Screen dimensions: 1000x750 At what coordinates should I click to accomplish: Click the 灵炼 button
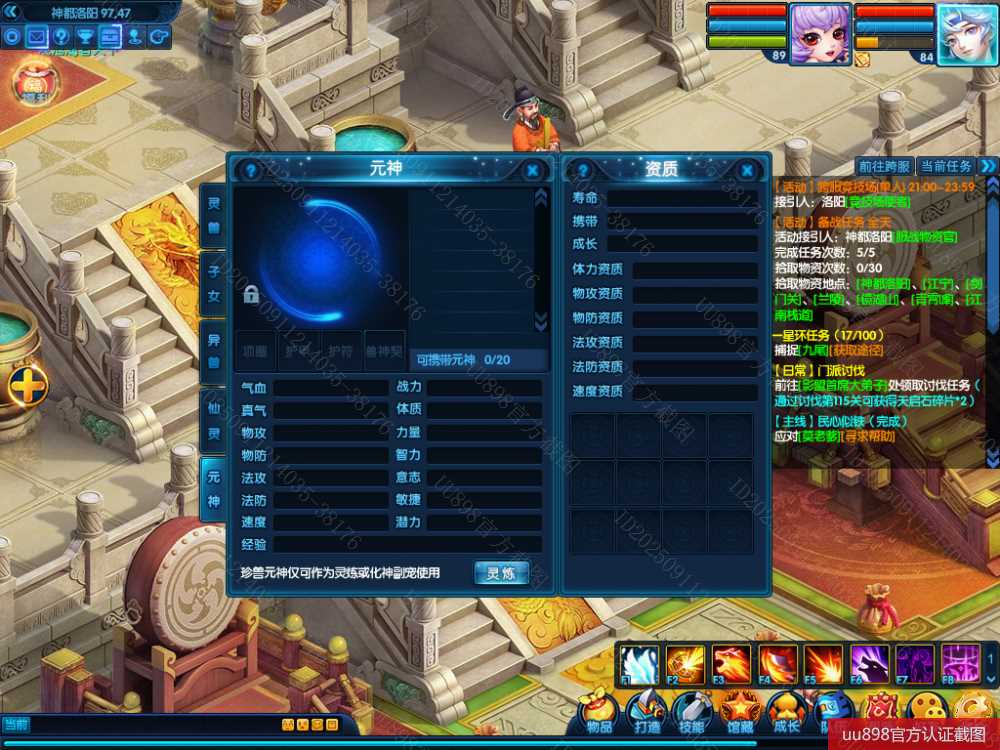tap(501, 573)
